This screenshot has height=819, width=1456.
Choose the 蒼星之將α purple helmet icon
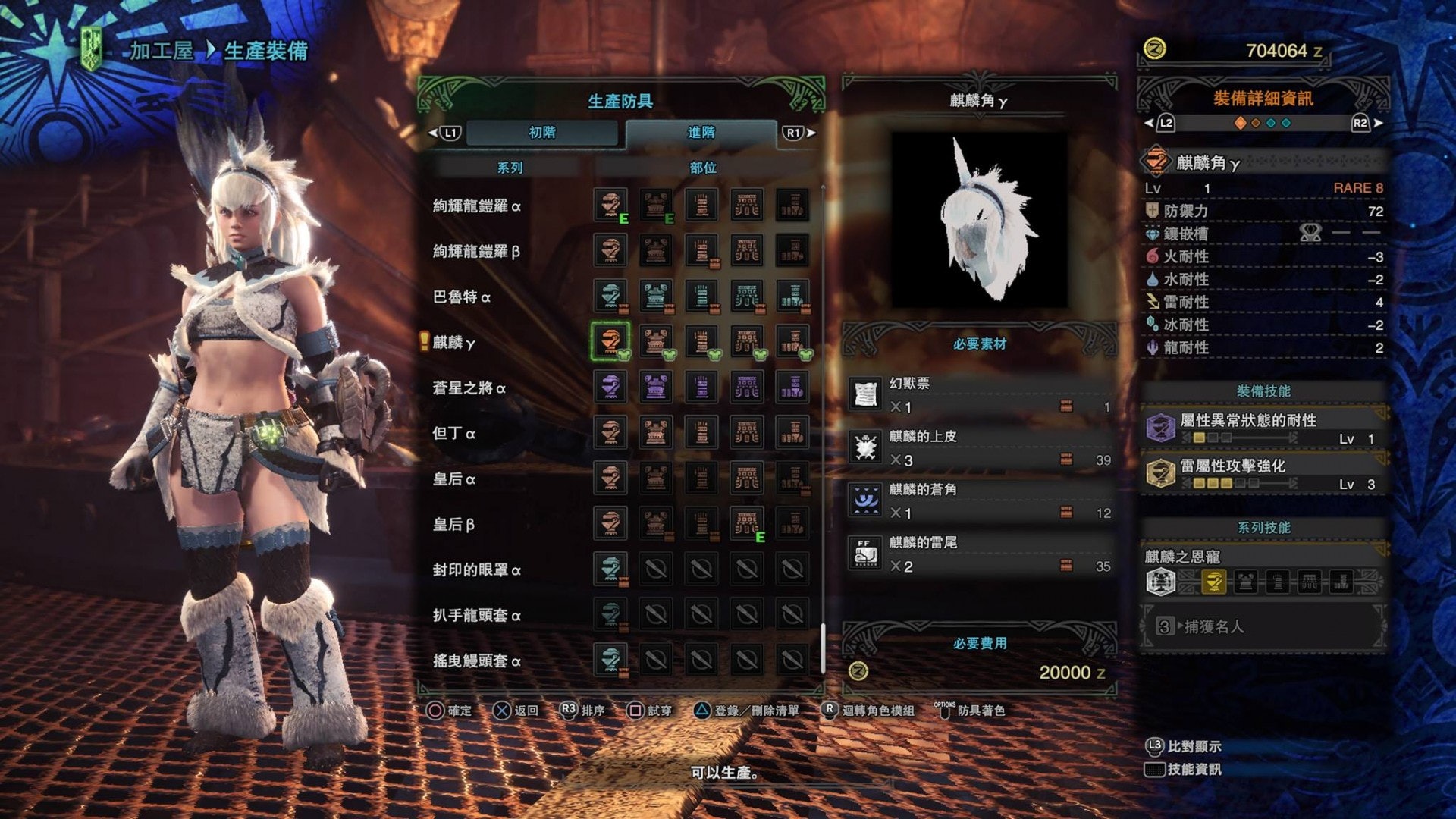tap(610, 387)
